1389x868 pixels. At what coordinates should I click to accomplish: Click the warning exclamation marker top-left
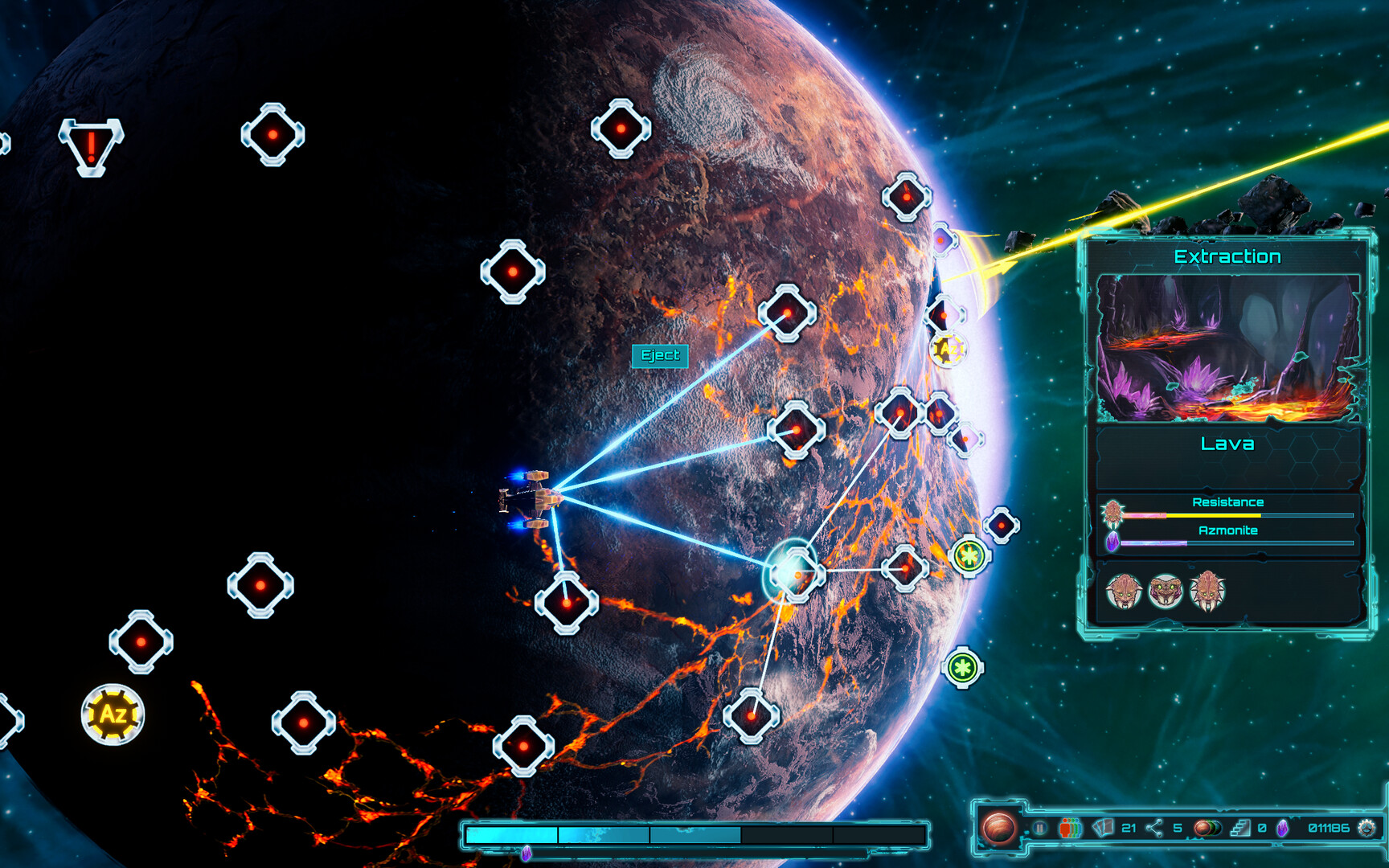coord(92,146)
